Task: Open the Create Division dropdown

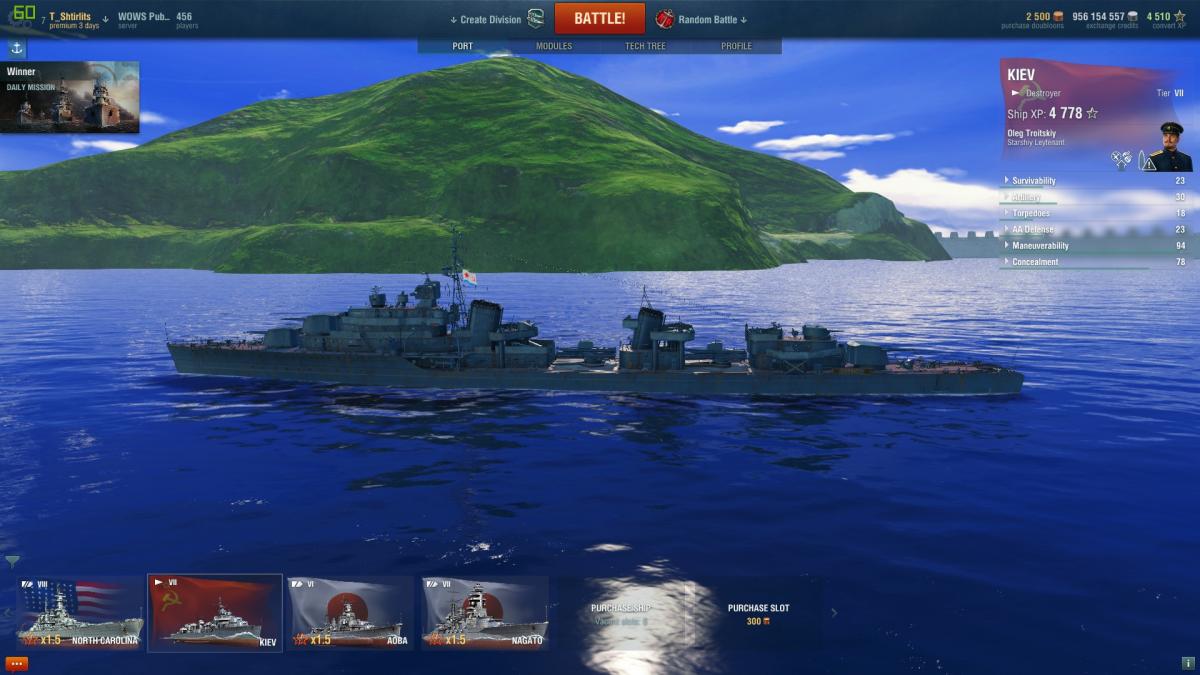Action: coord(485,20)
